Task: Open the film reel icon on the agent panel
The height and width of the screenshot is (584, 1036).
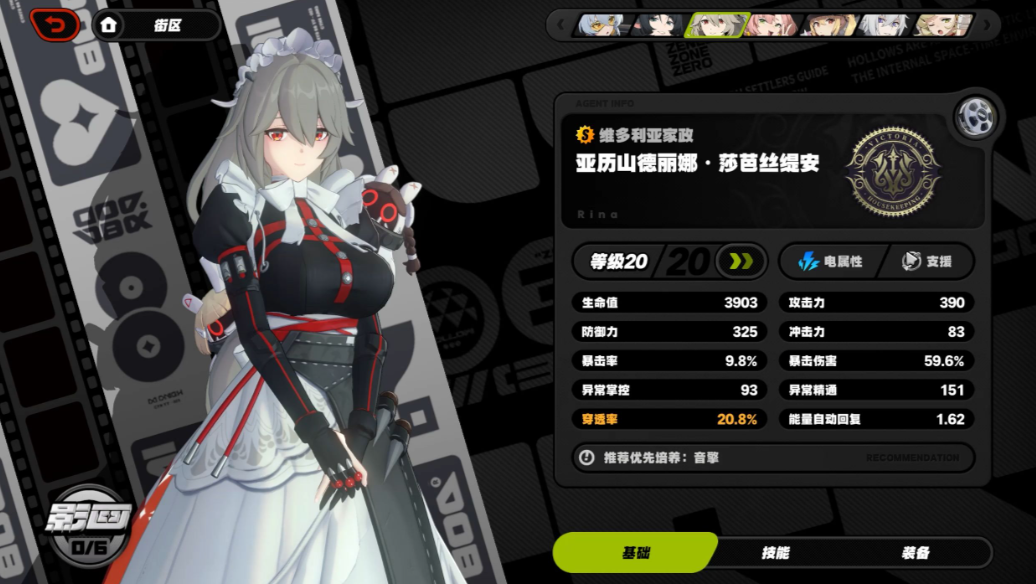Action: tap(973, 119)
